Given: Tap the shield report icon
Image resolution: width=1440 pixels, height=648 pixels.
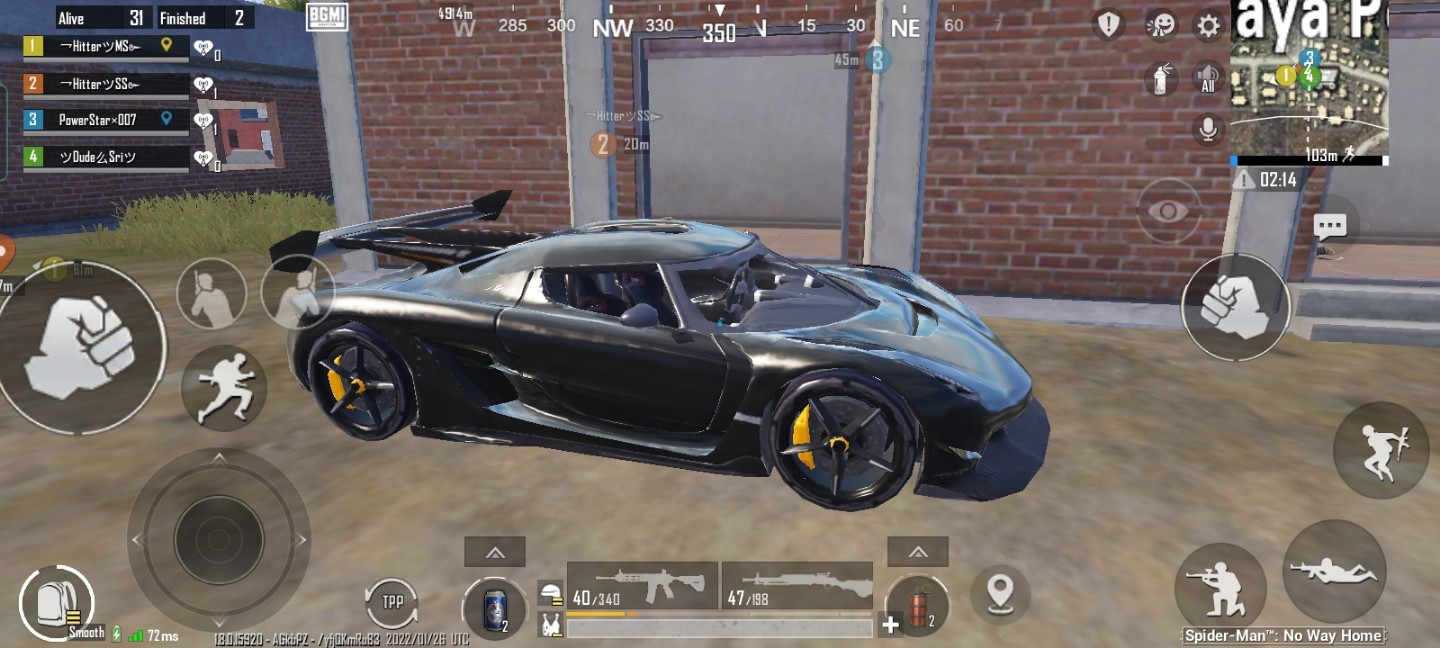Looking at the screenshot, I should (x=1108, y=25).
